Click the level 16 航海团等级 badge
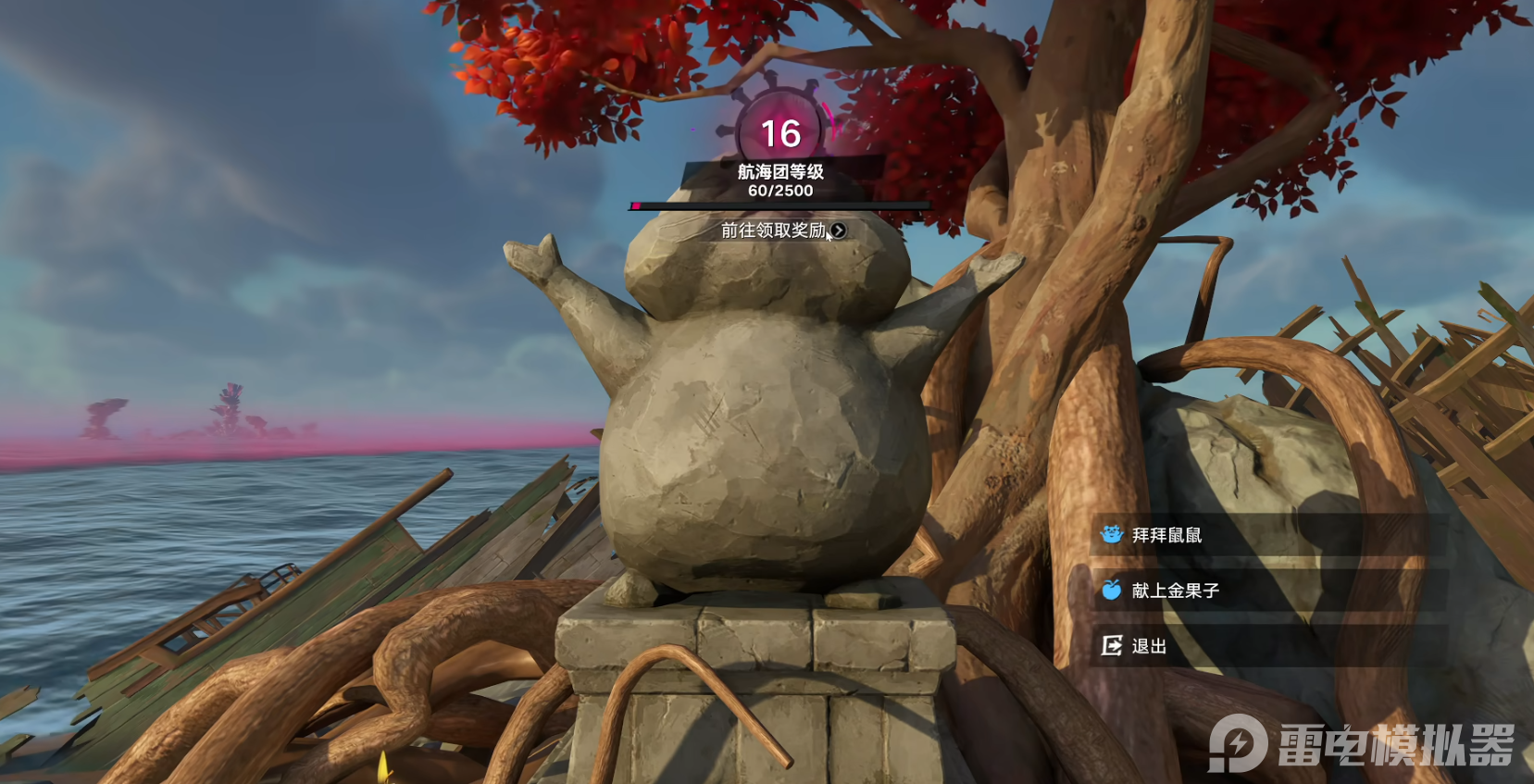 tap(780, 133)
